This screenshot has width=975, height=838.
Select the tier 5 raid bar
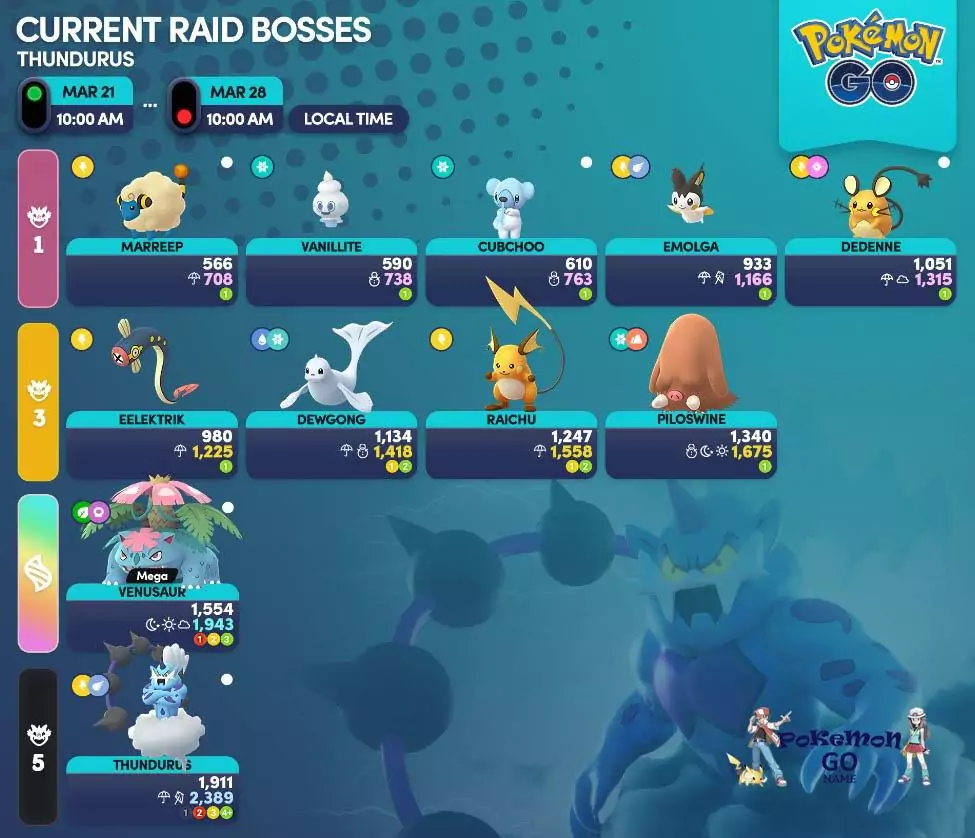pos(38,747)
